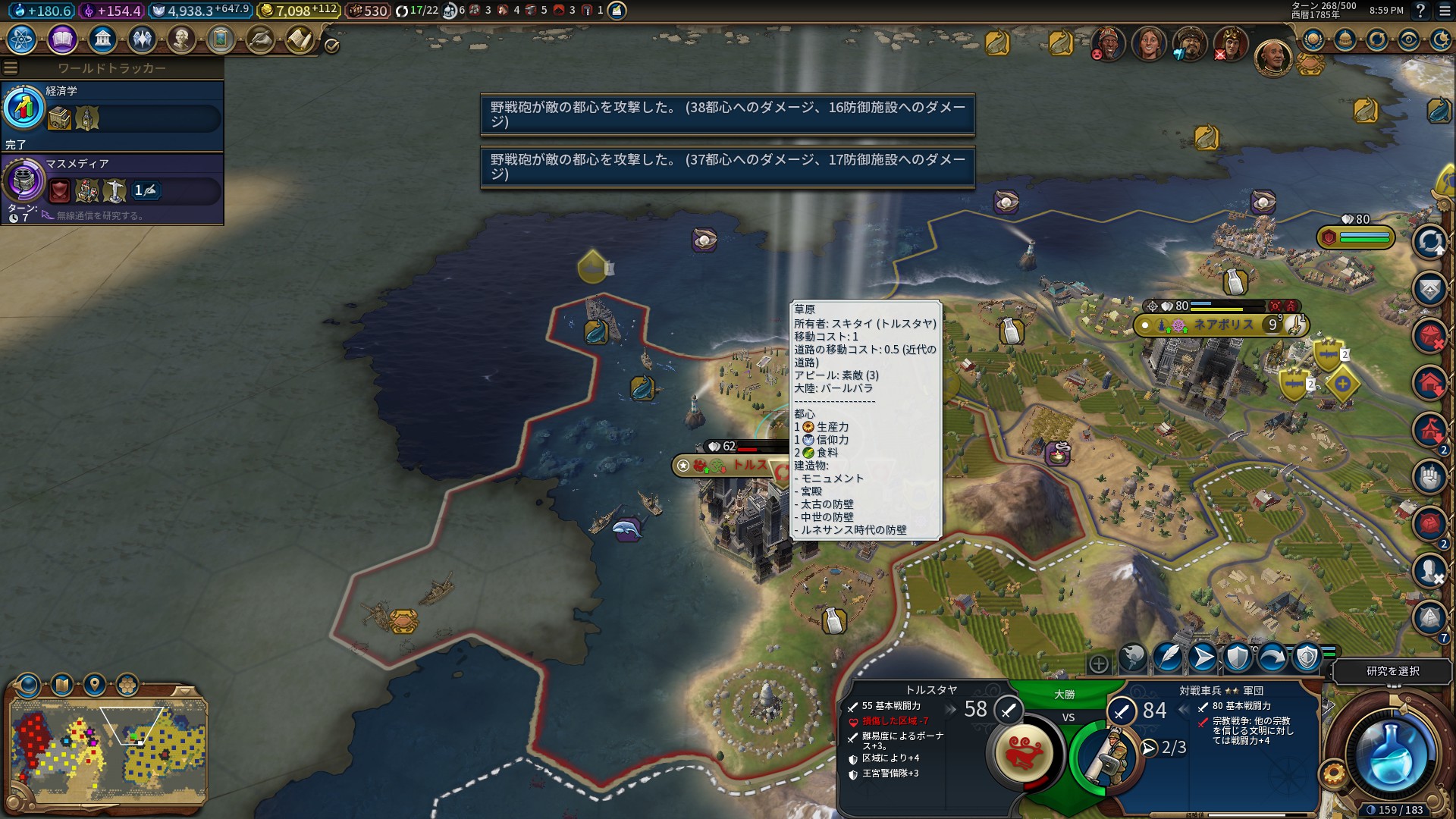This screenshot has height=819, width=1456.
Task: Select the leader portrait with angry face
Action: 1108,44
